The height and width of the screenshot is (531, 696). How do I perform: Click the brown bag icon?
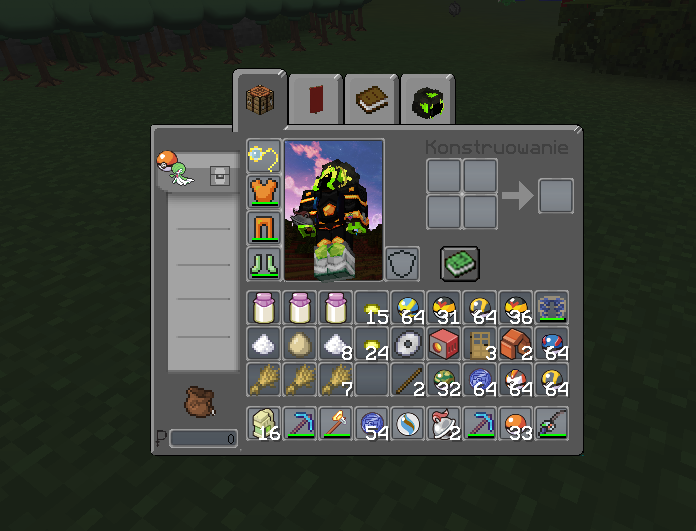tap(199, 401)
